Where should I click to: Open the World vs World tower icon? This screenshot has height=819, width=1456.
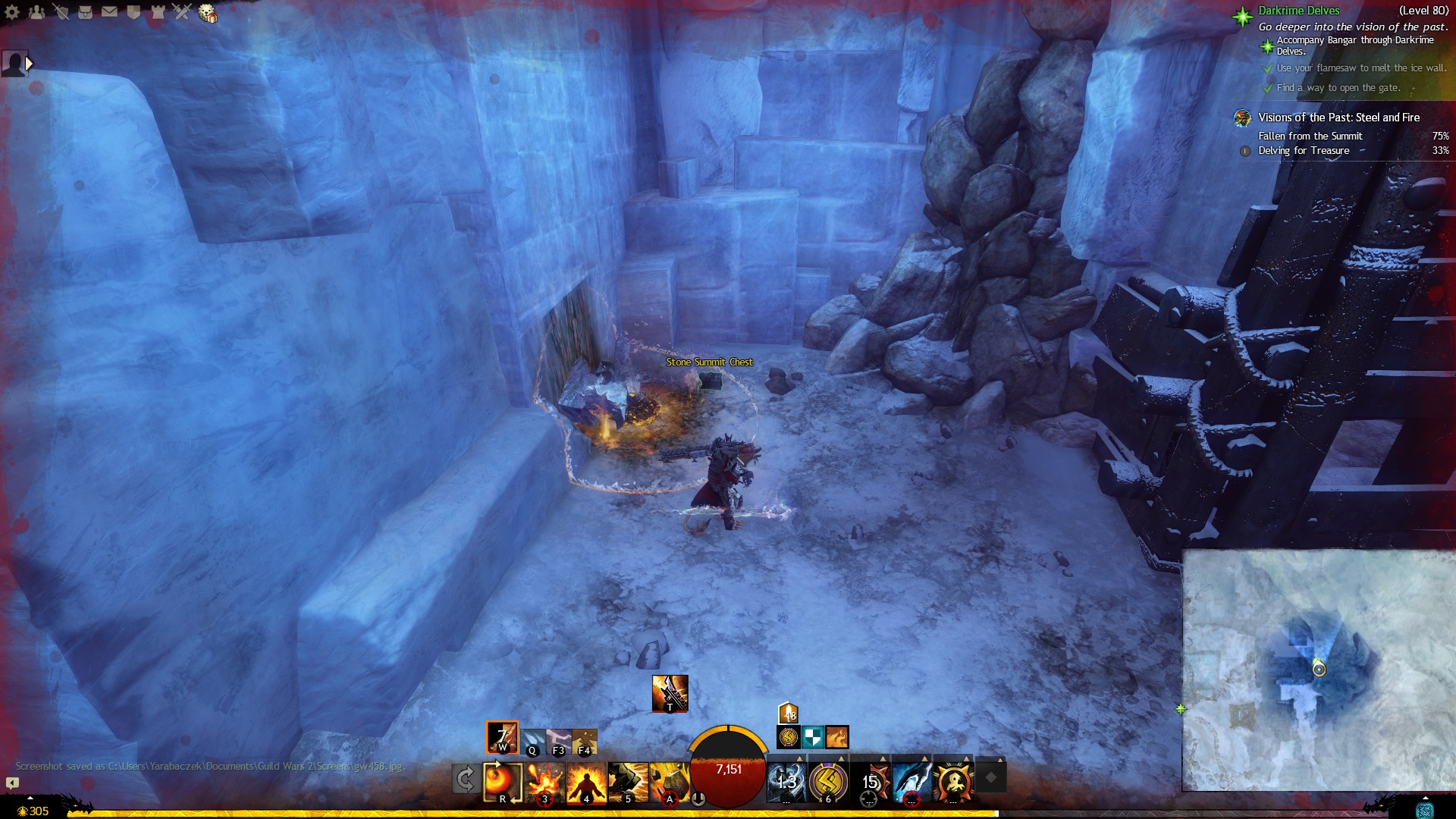click(x=158, y=12)
